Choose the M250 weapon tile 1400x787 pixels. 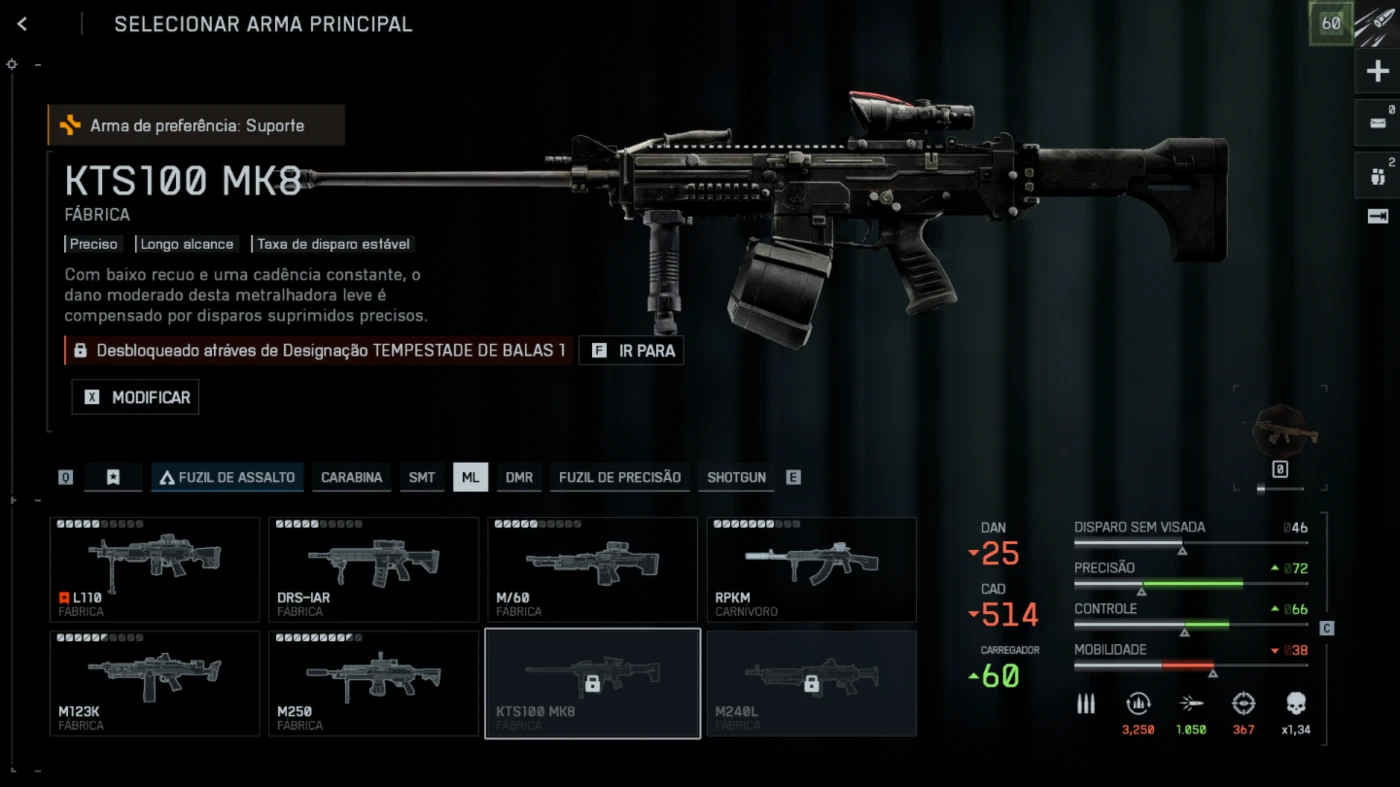pyautogui.click(x=373, y=683)
